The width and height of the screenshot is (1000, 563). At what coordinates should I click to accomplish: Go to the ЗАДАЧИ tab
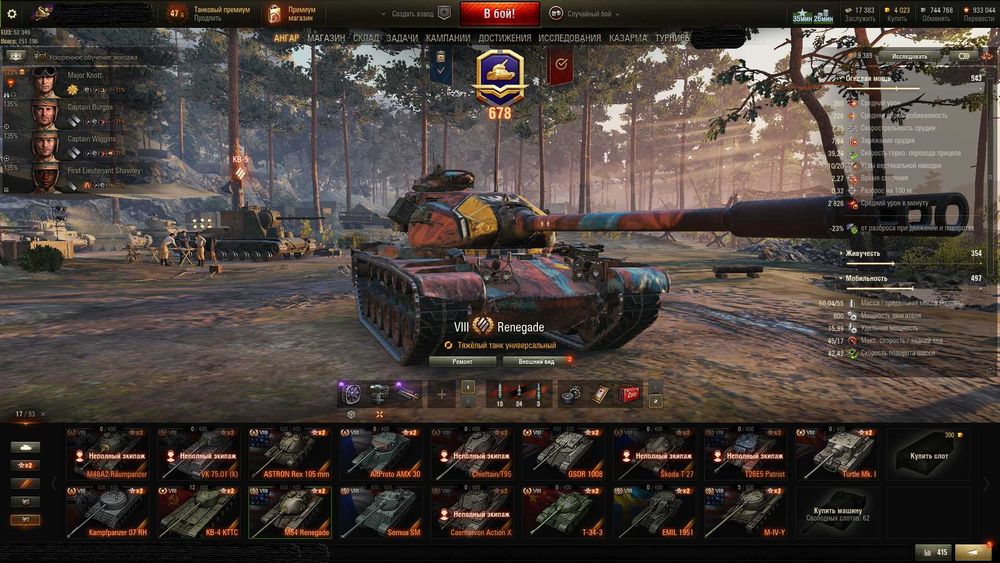tap(402, 38)
